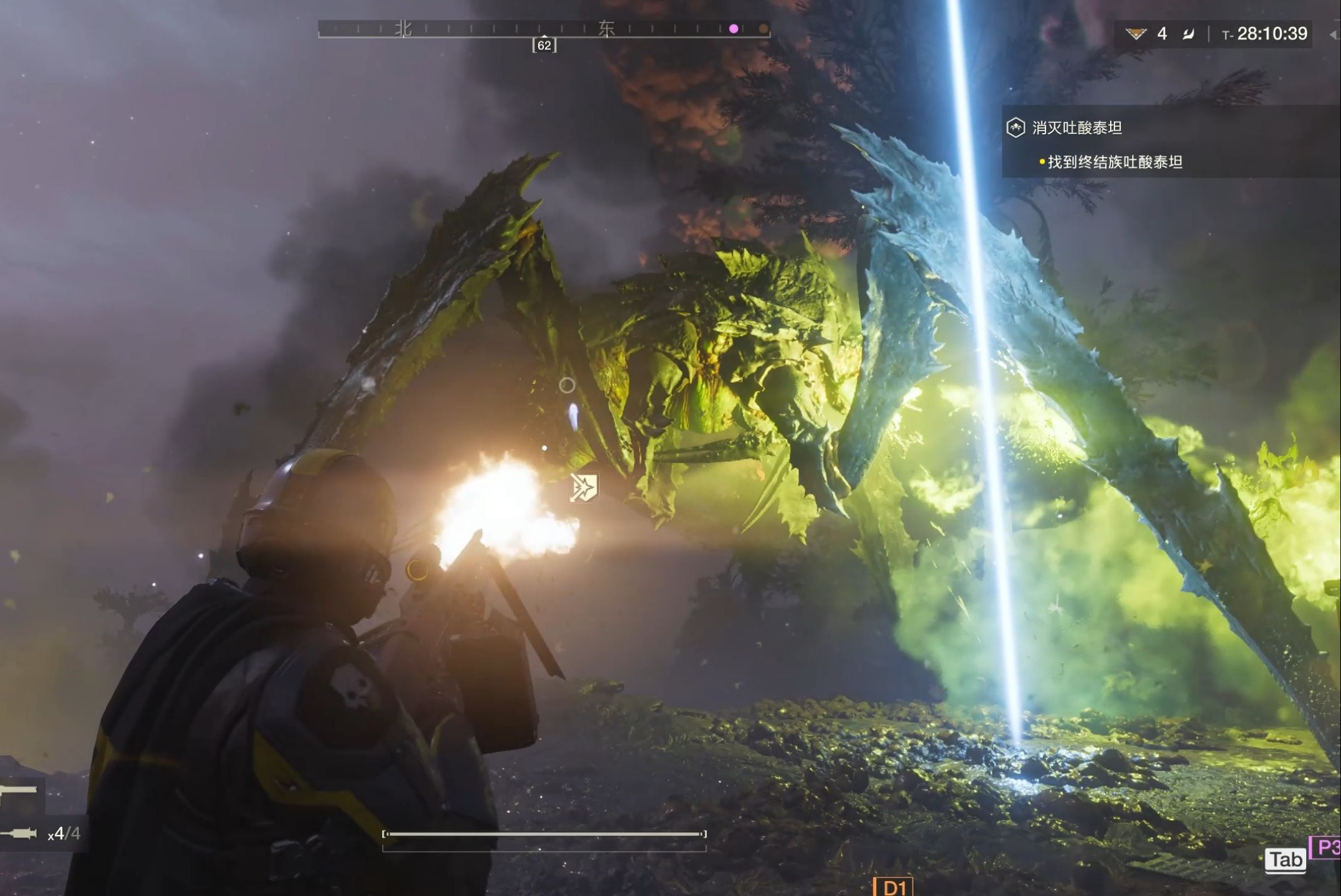Select the 消灭吐酸泰坦 objective tracker
The image size is (1341, 896).
pyautogui.click(x=1077, y=128)
